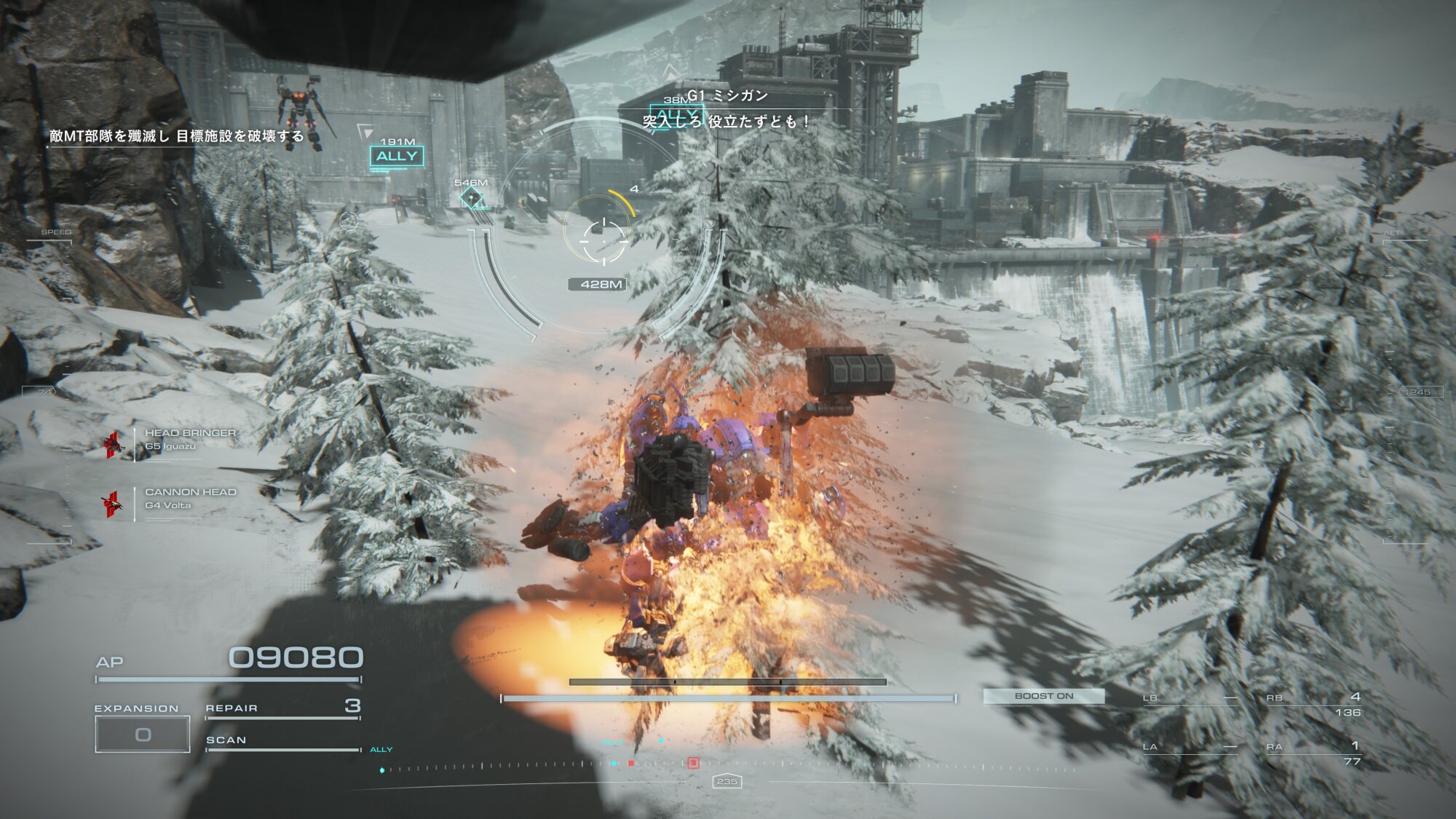Select the RA right arm weapon slot

[x=1313, y=753]
